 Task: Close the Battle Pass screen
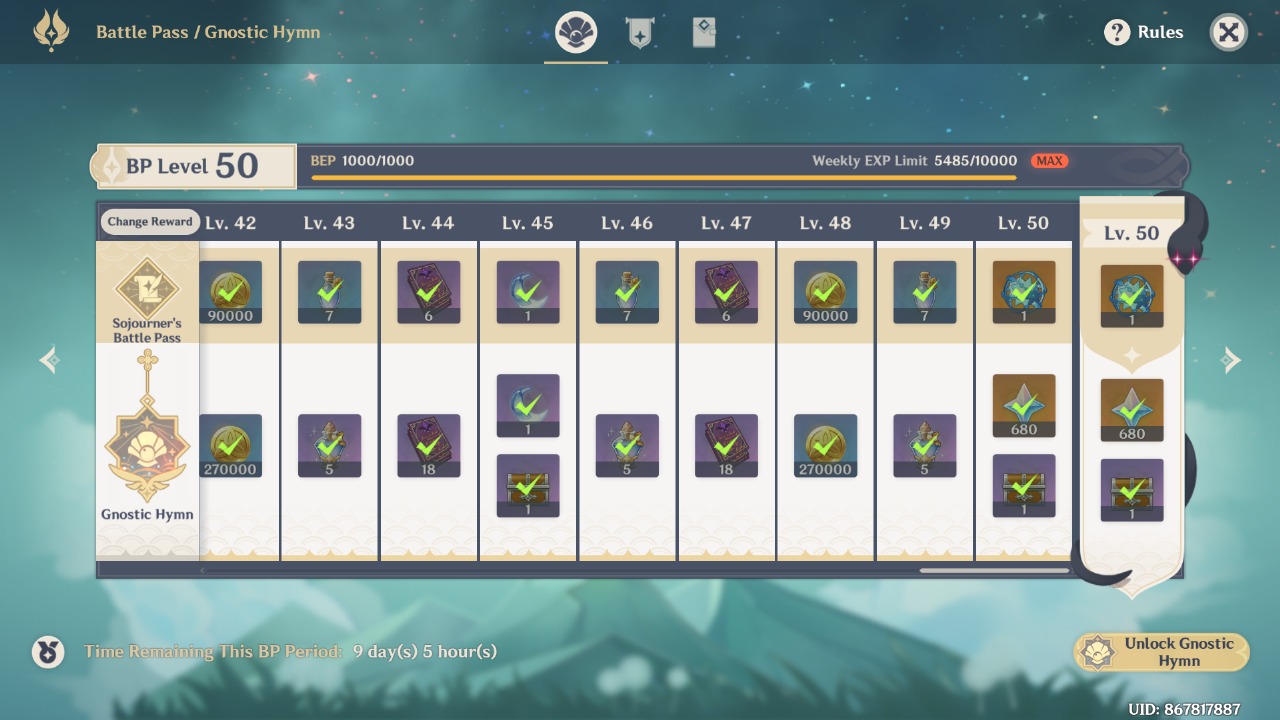tap(1228, 33)
